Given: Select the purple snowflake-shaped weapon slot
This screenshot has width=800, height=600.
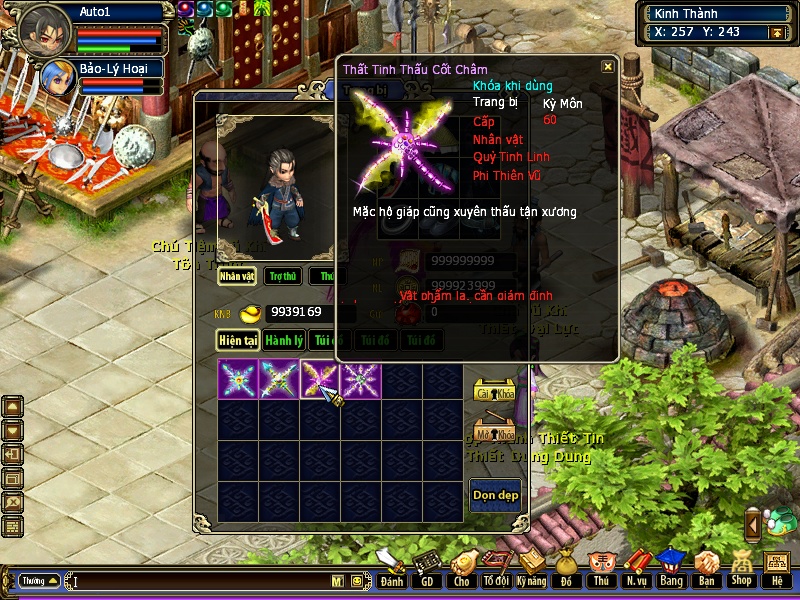Looking at the screenshot, I should pos(360,380).
